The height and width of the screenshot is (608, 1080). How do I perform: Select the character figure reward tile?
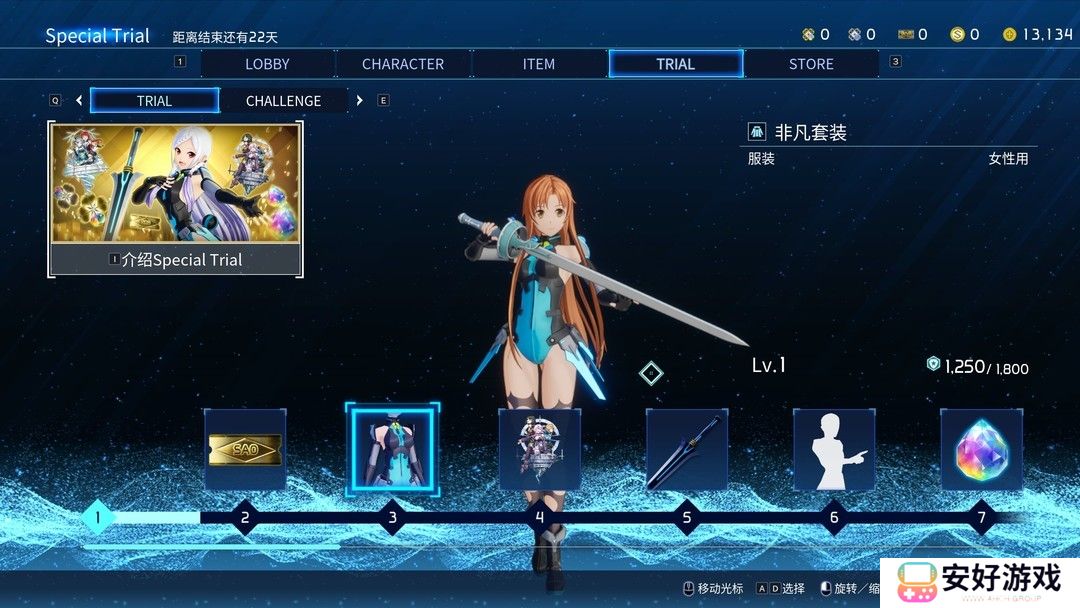540,449
